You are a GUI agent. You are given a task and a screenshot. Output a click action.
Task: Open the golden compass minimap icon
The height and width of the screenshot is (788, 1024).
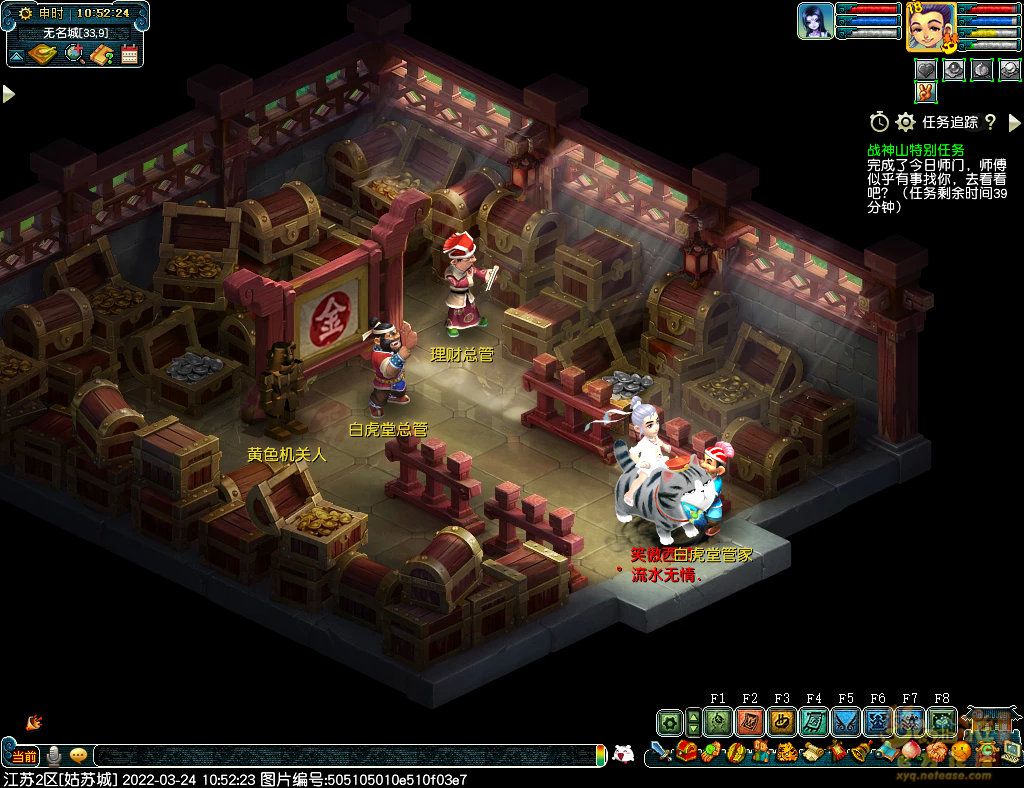click(x=41, y=54)
